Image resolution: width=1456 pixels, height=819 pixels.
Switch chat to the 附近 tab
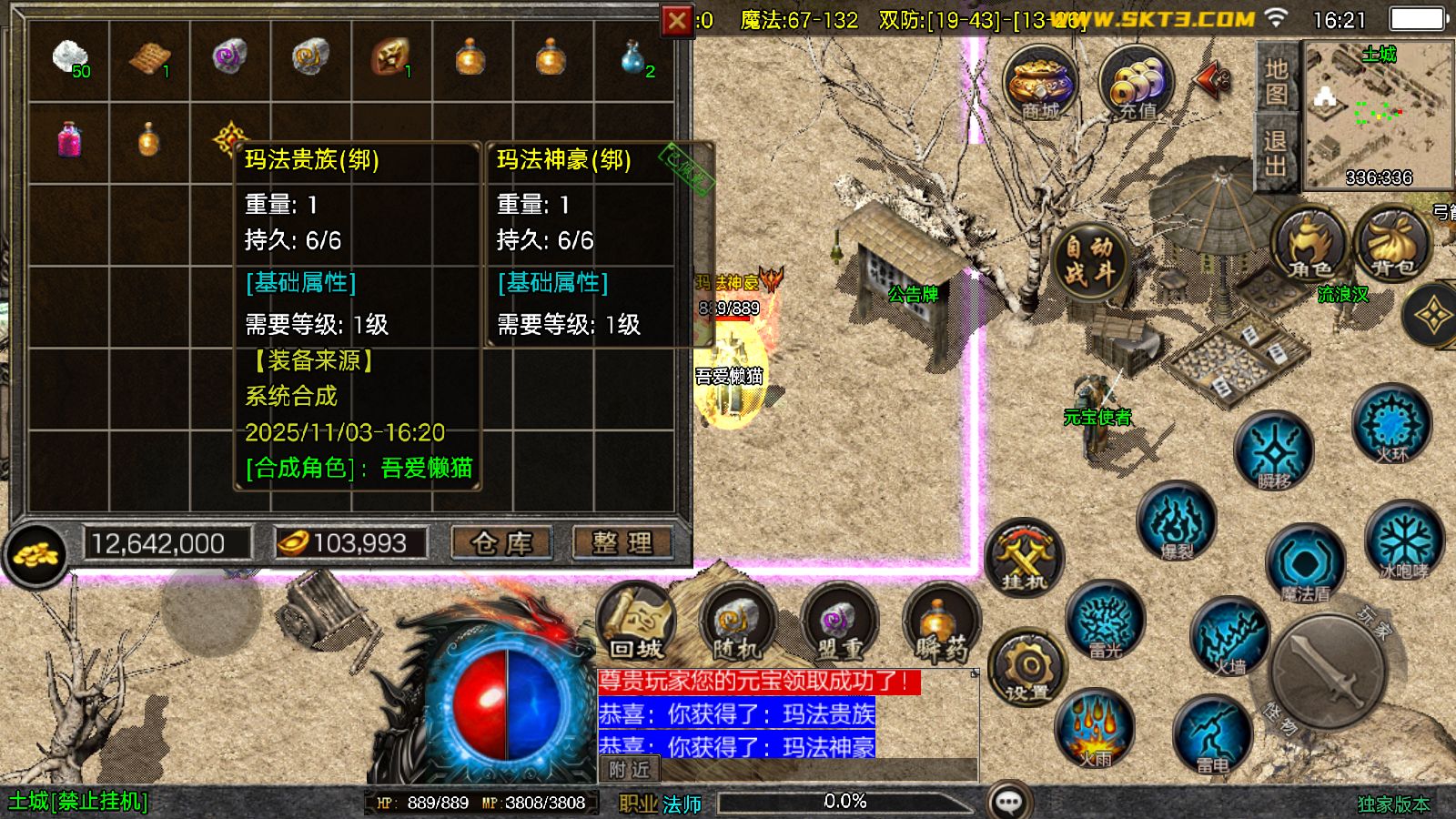(x=629, y=770)
